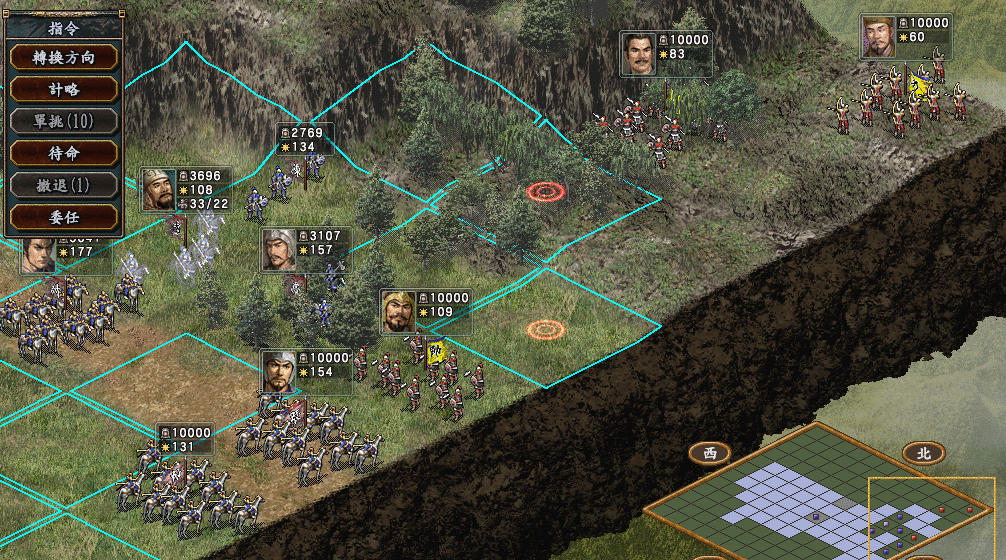Select the general portrait with 3107 troops
The width and height of the screenshot is (1006, 560).
click(279, 250)
